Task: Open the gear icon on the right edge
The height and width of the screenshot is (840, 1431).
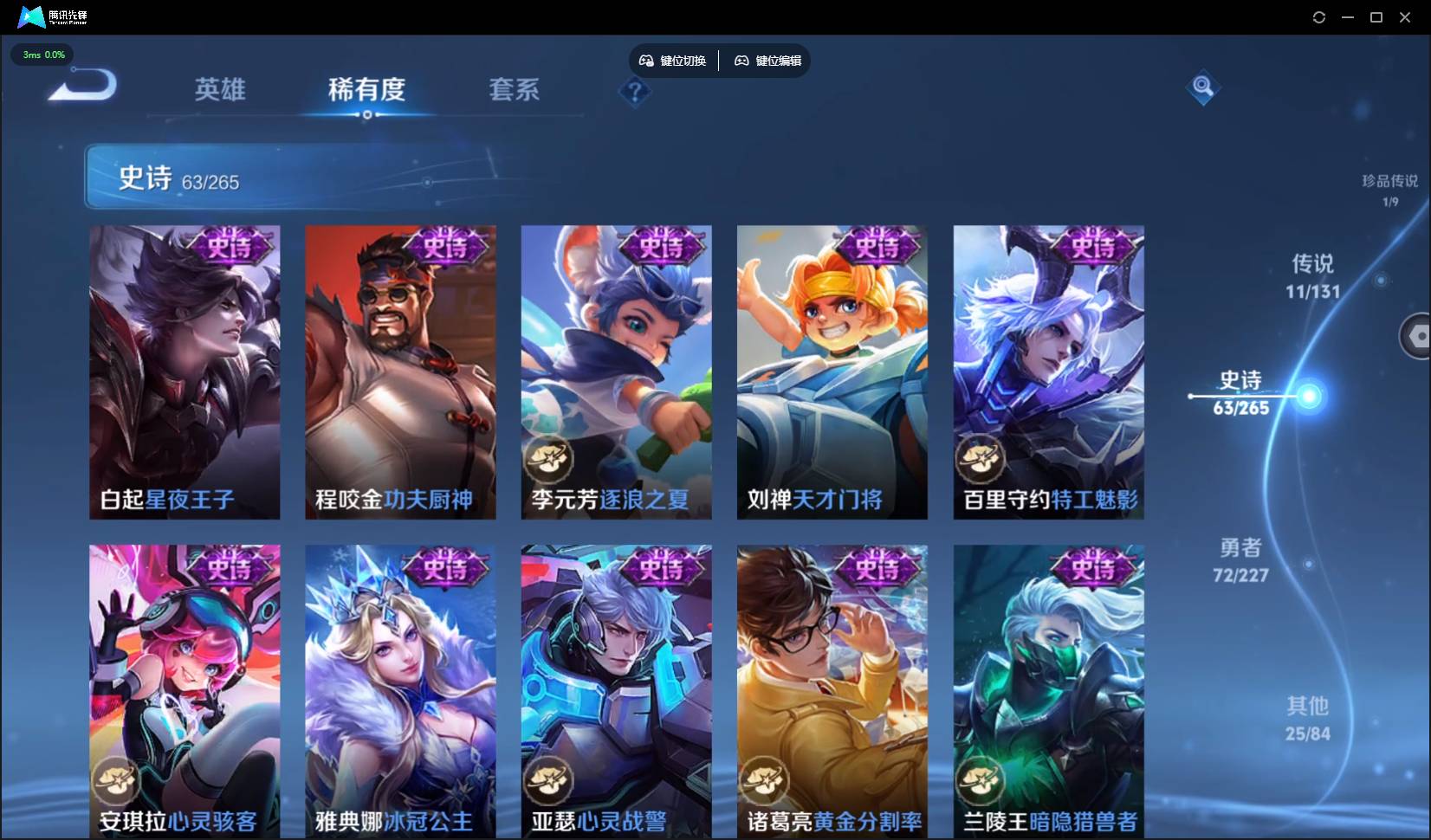Action: click(x=1419, y=336)
